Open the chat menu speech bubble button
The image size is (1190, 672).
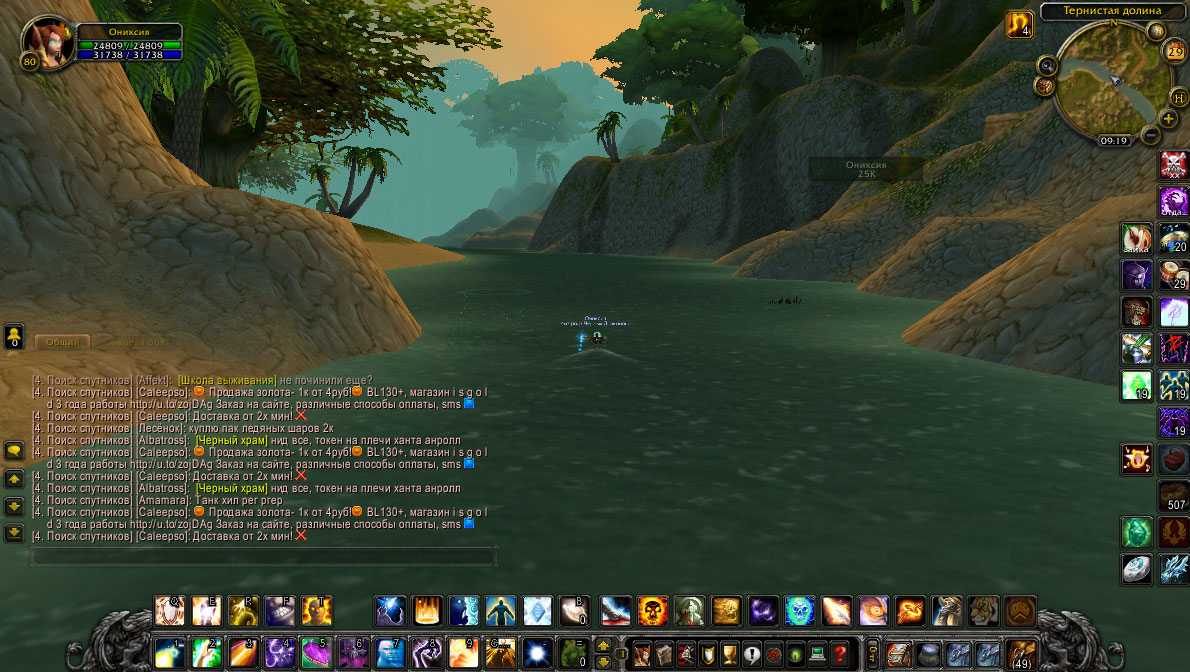pos(14,452)
